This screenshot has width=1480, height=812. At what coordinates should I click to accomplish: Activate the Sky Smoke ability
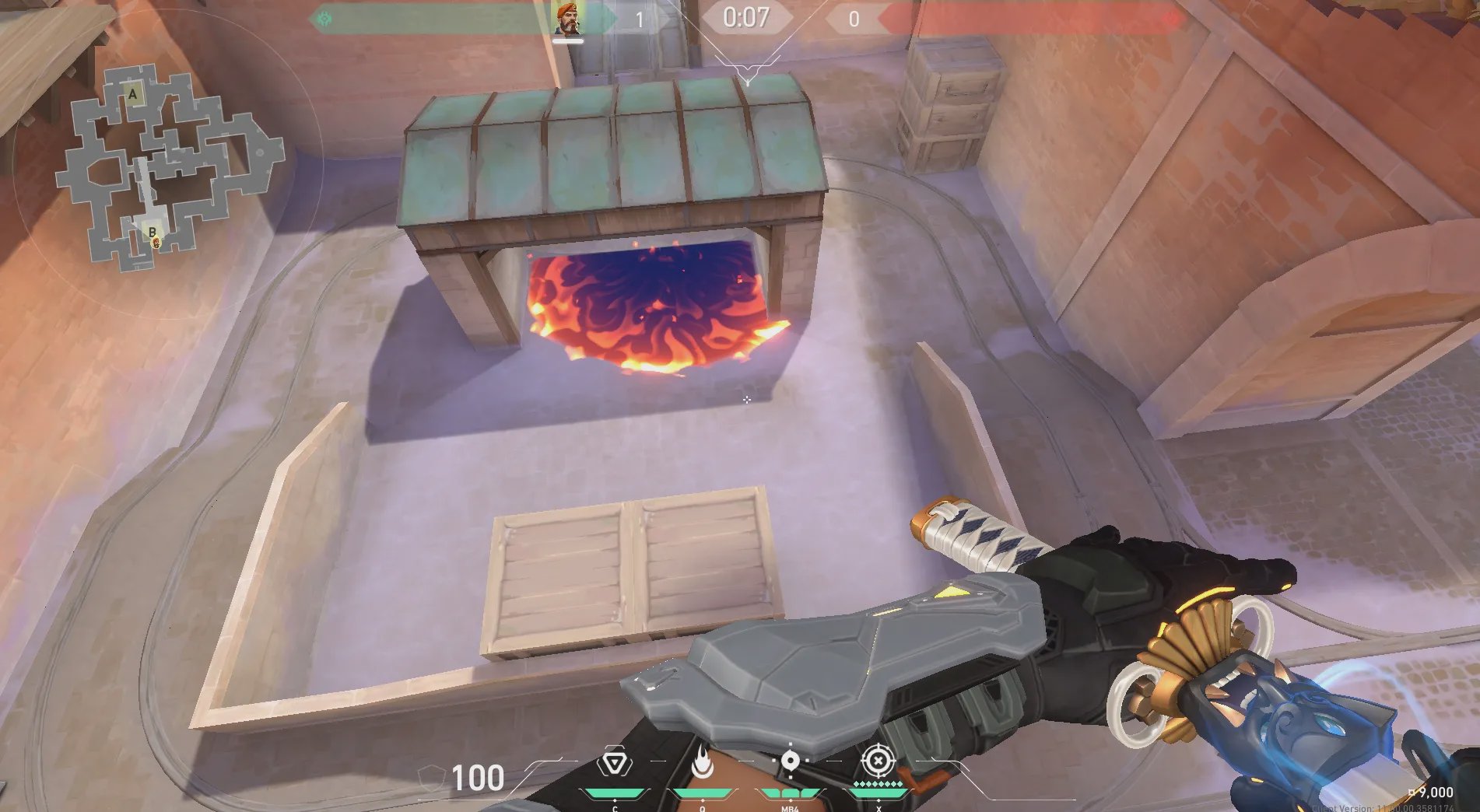click(x=790, y=762)
